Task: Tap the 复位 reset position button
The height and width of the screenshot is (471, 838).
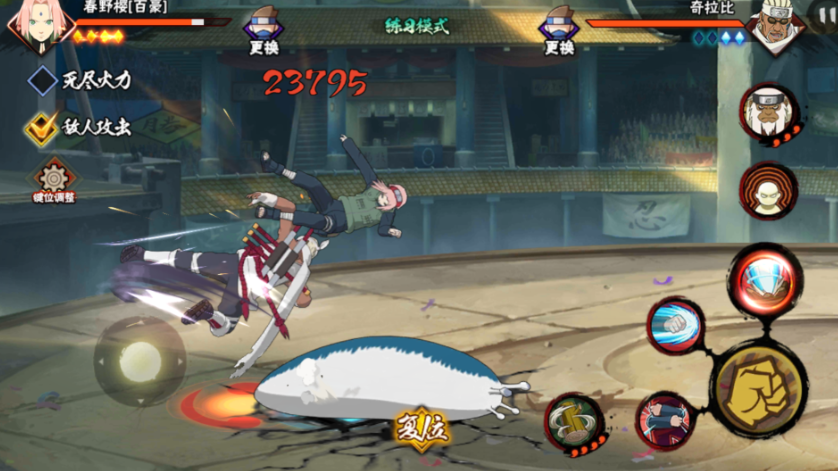Action: tap(421, 430)
